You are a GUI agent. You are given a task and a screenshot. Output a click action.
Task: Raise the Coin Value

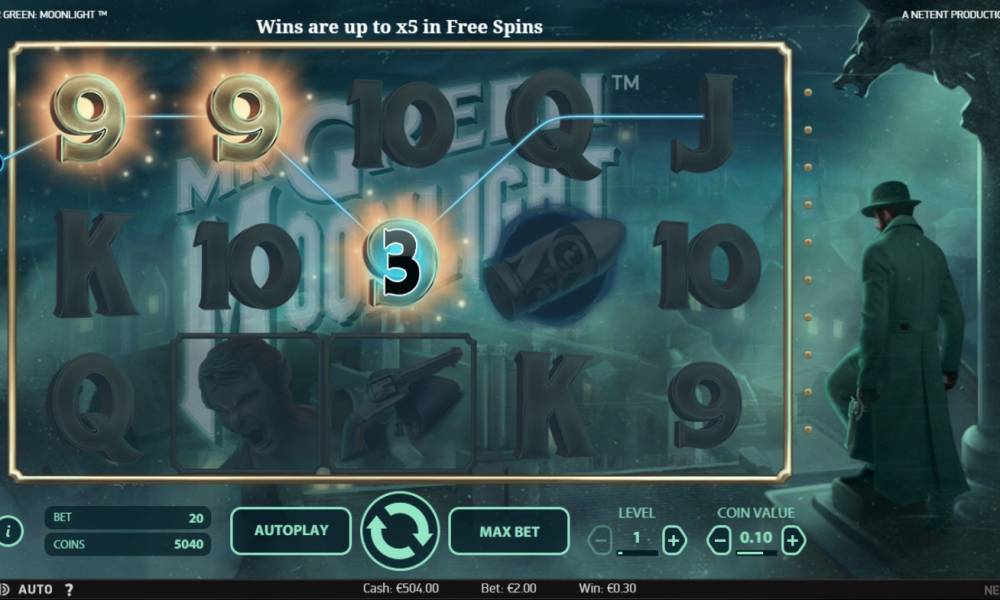click(793, 541)
